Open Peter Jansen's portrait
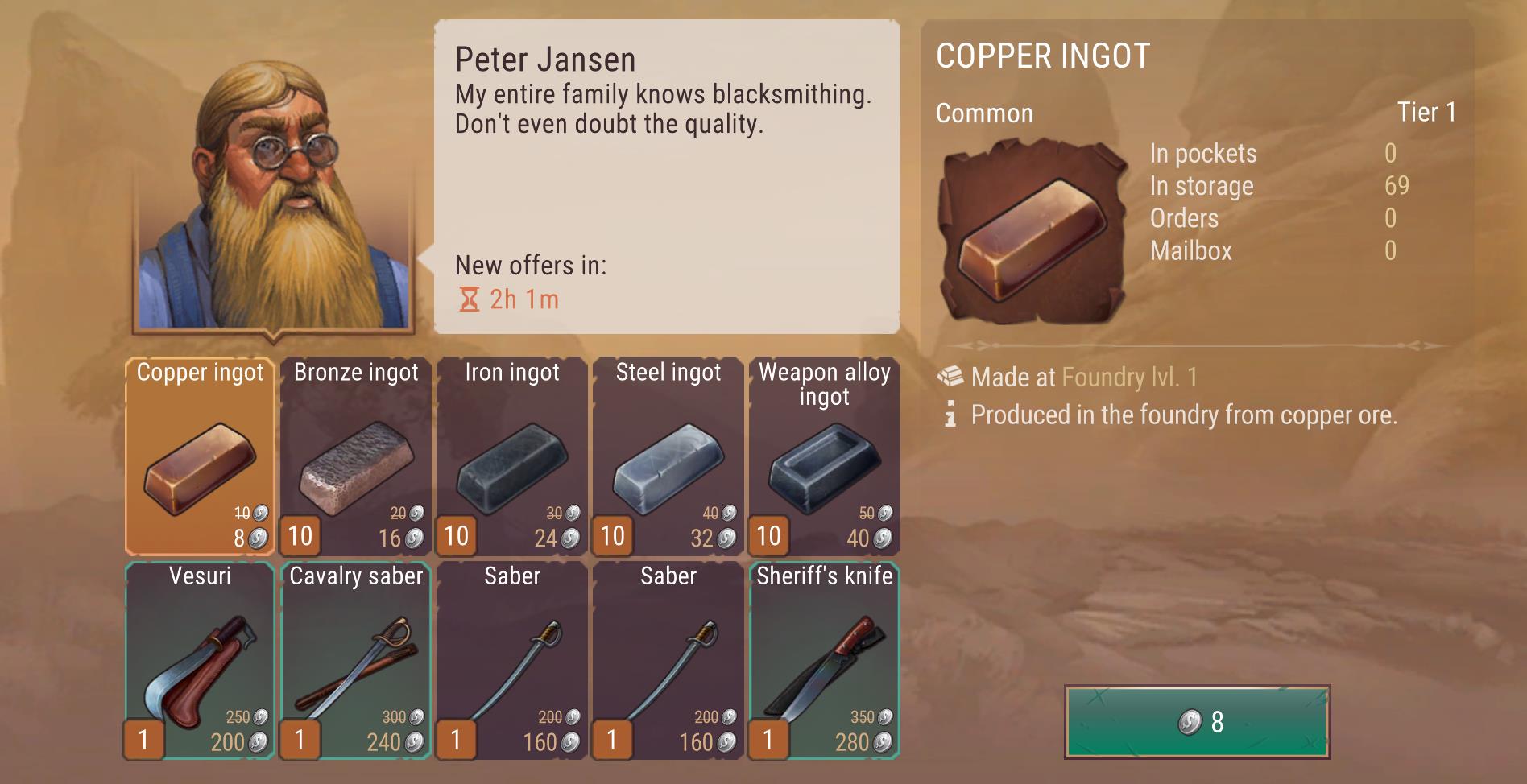The width and height of the screenshot is (1527, 784). pos(274,193)
